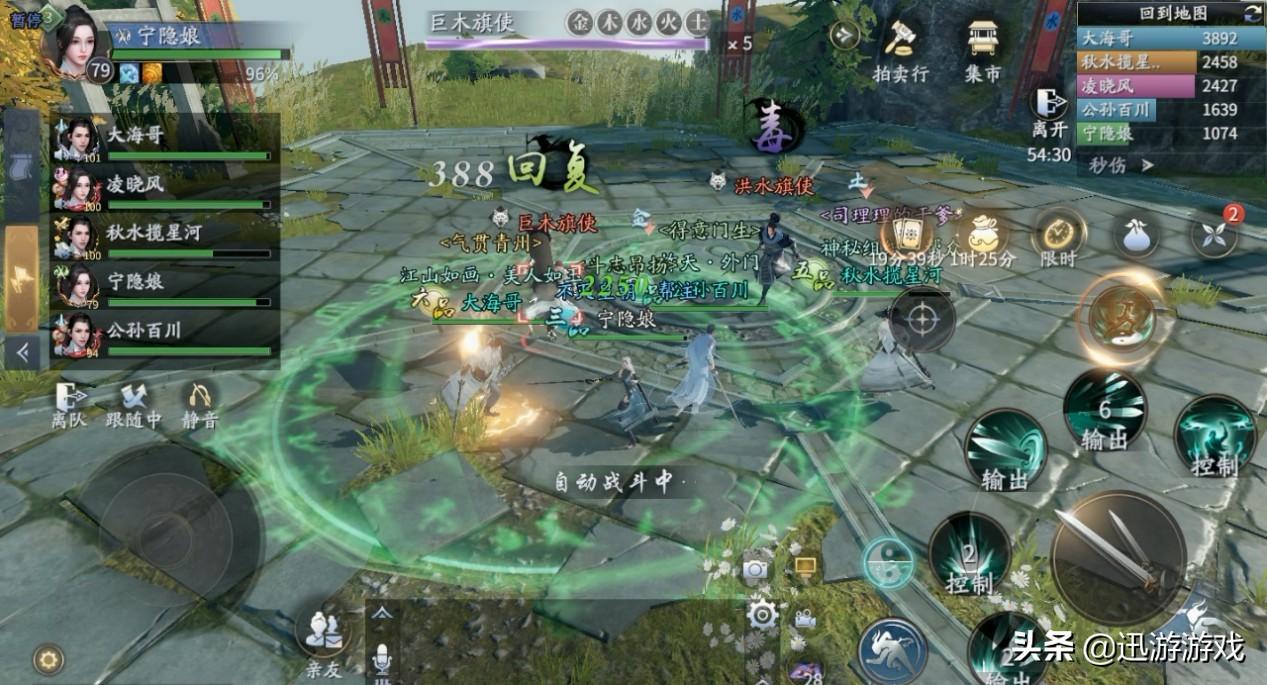Take a screenshot with the camera icon
The height and width of the screenshot is (685, 1267).
pos(757,569)
